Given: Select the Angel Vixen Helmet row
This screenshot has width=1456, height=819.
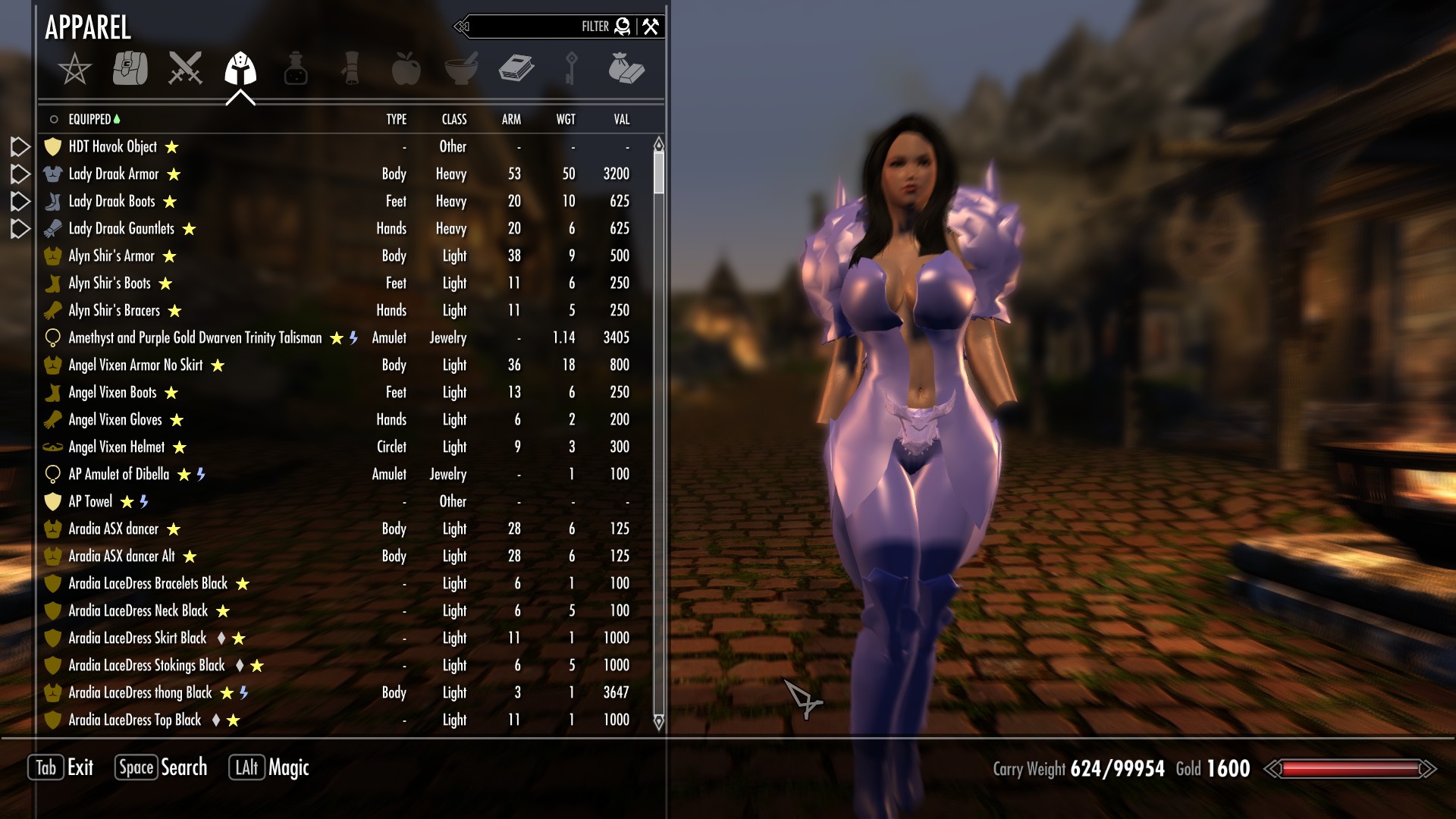Looking at the screenshot, I should (117, 447).
